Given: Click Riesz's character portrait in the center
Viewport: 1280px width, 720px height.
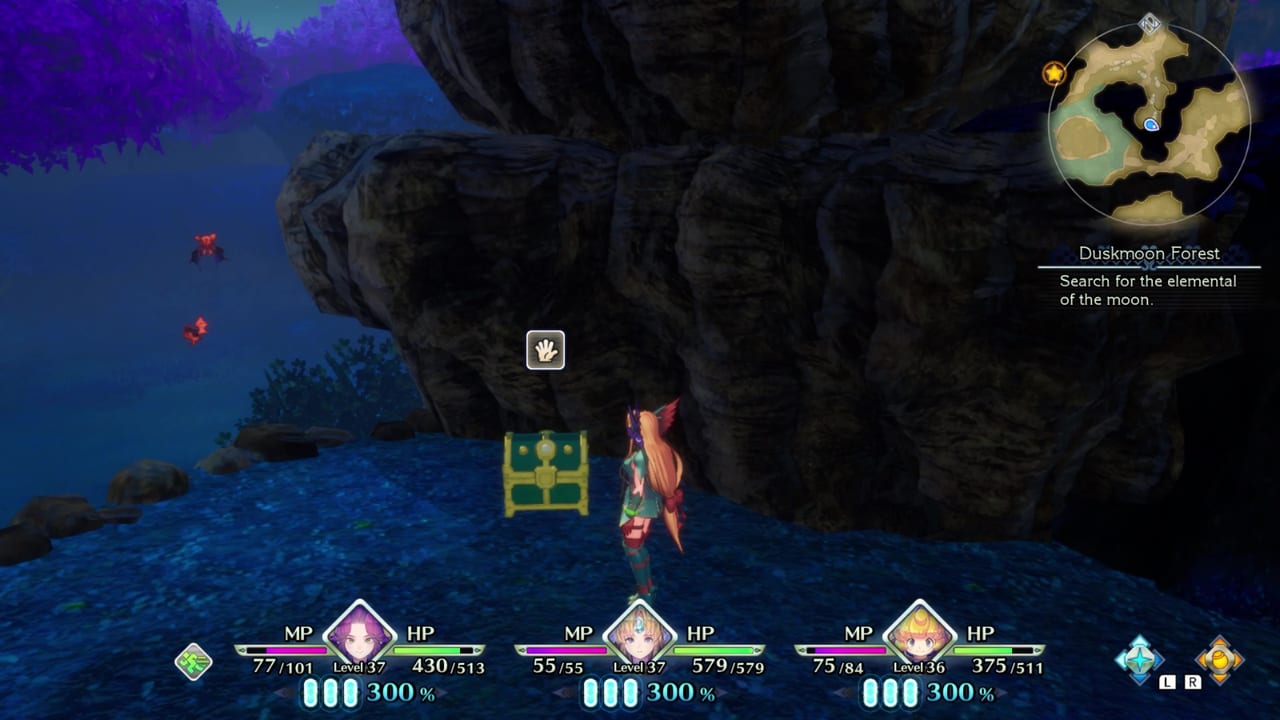Looking at the screenshot, I should (x=641, y=636).
